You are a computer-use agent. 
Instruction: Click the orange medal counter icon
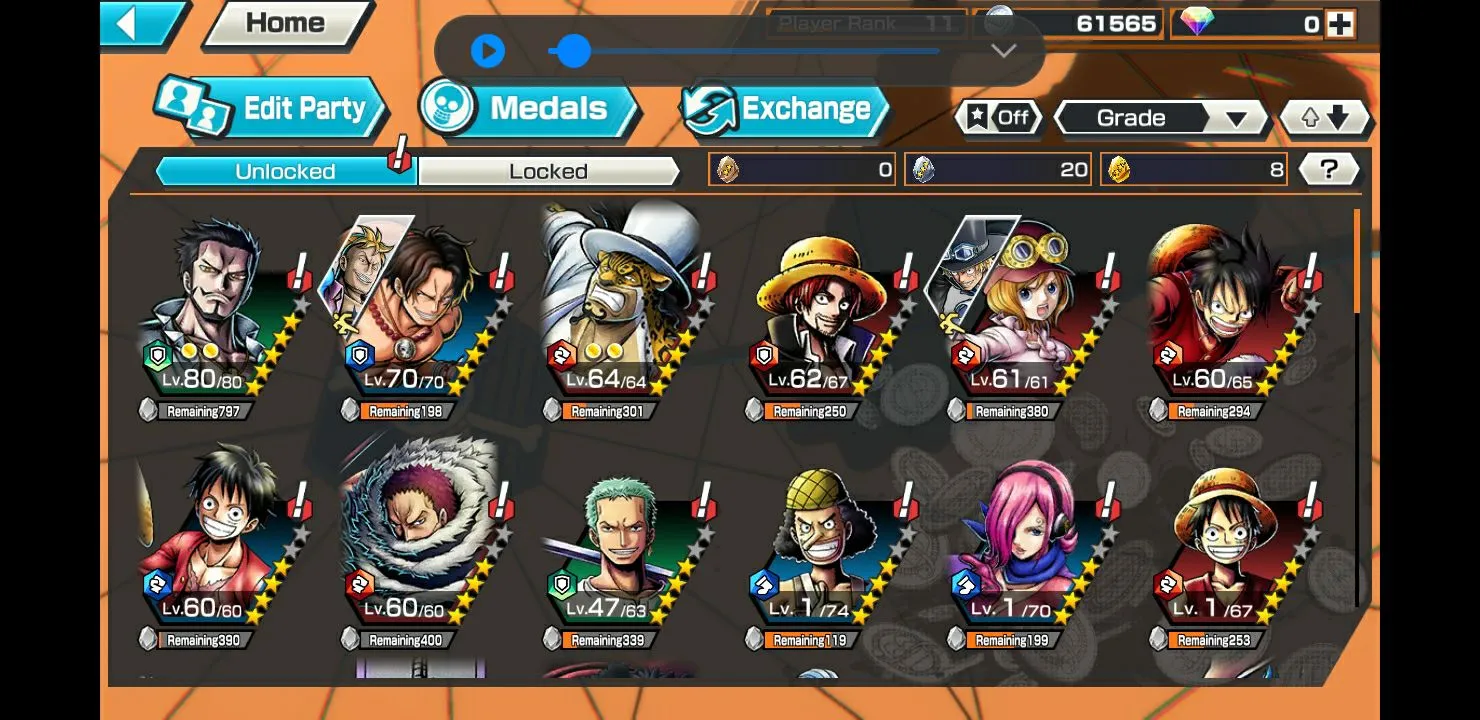(728, 168)
